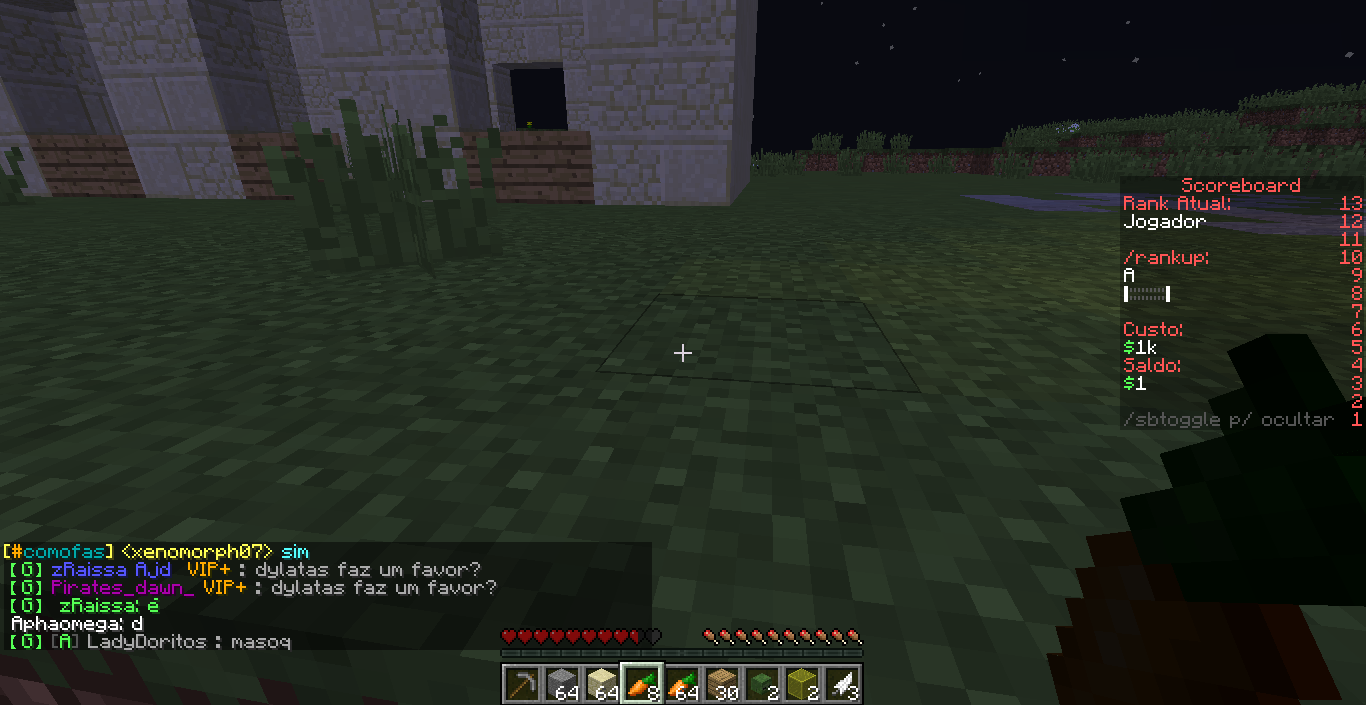Select the stack of 8 carrots

coord(641,685)
